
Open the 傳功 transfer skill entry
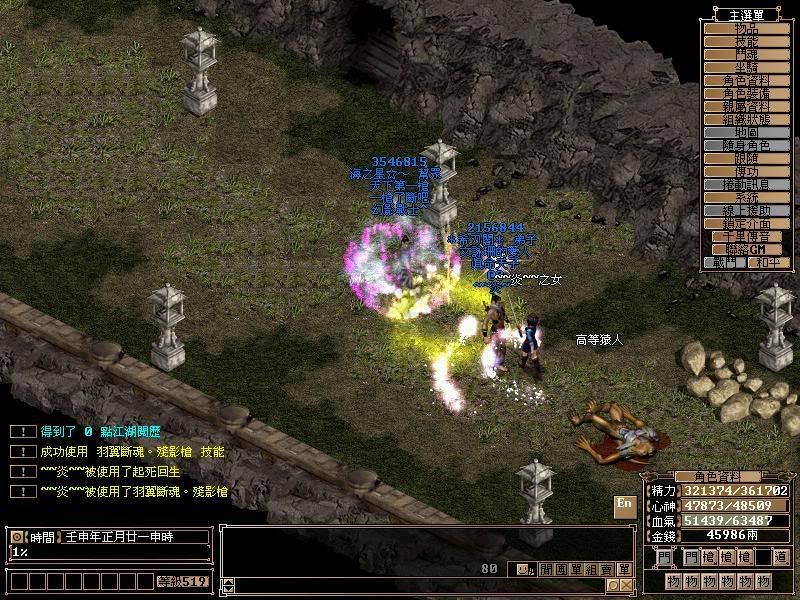[746, 171]
